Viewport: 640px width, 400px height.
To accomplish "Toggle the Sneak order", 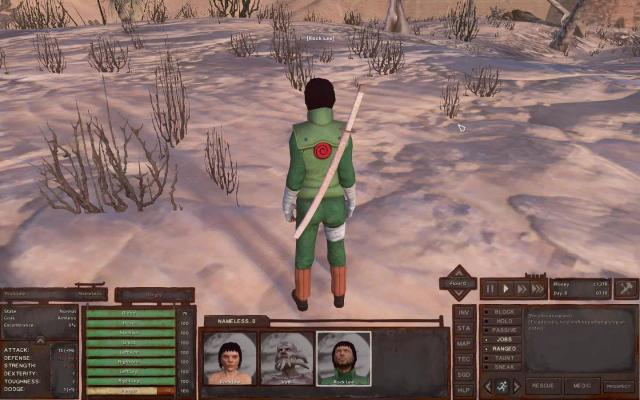I will (501, 367).
